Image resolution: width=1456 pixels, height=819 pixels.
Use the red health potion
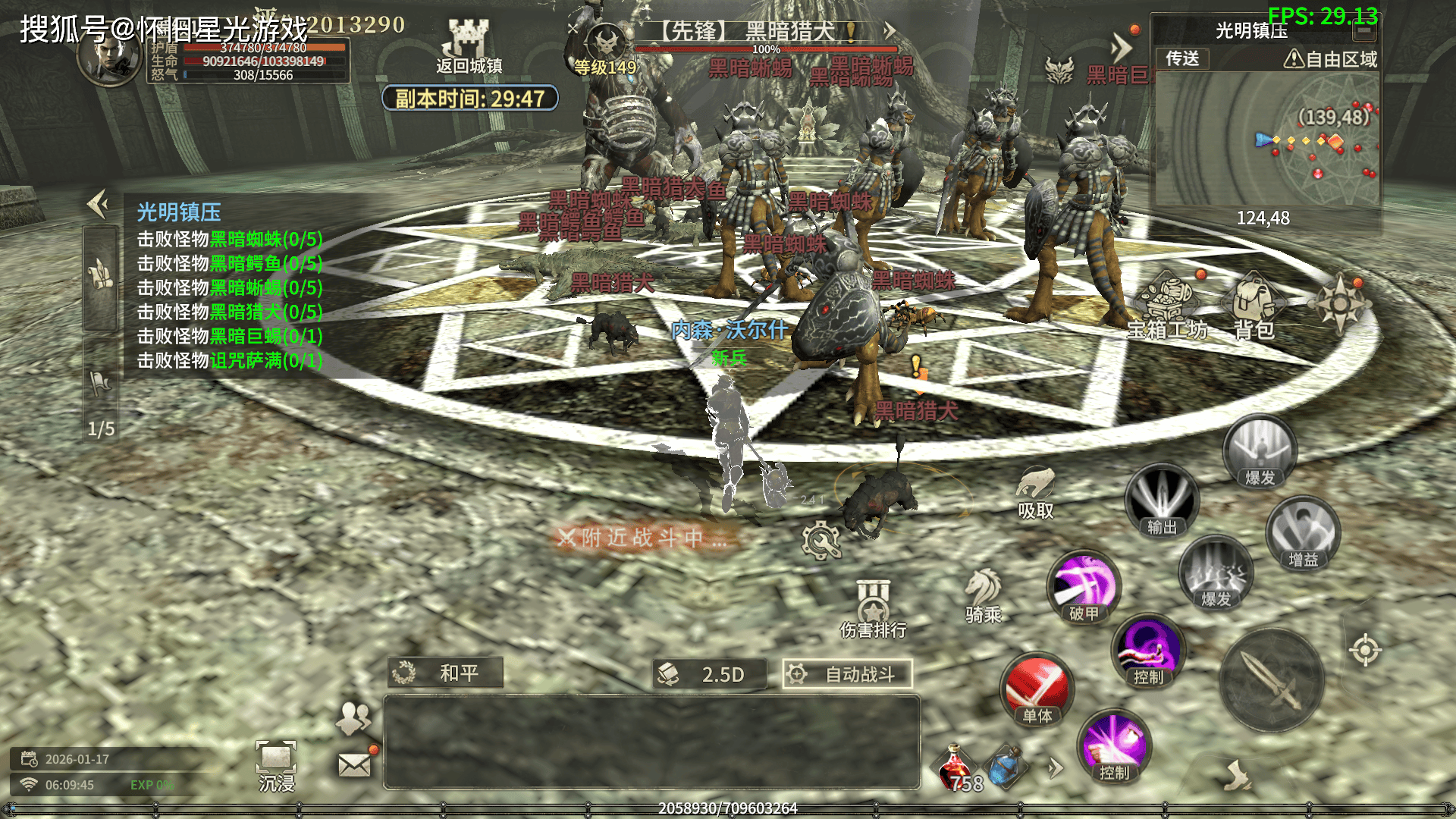coord(955,766)
